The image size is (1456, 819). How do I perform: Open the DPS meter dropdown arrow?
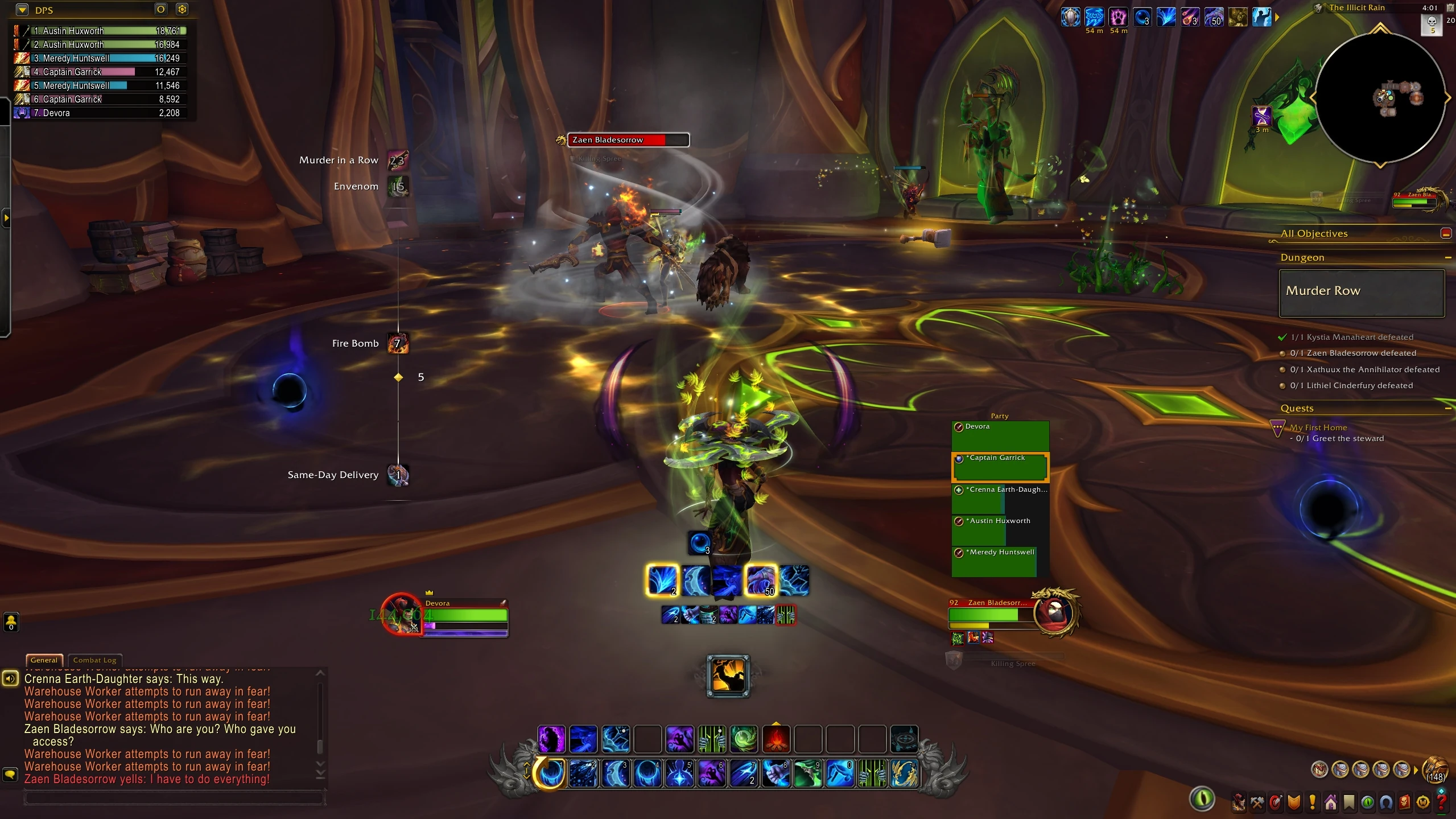[x=22, y=10]
